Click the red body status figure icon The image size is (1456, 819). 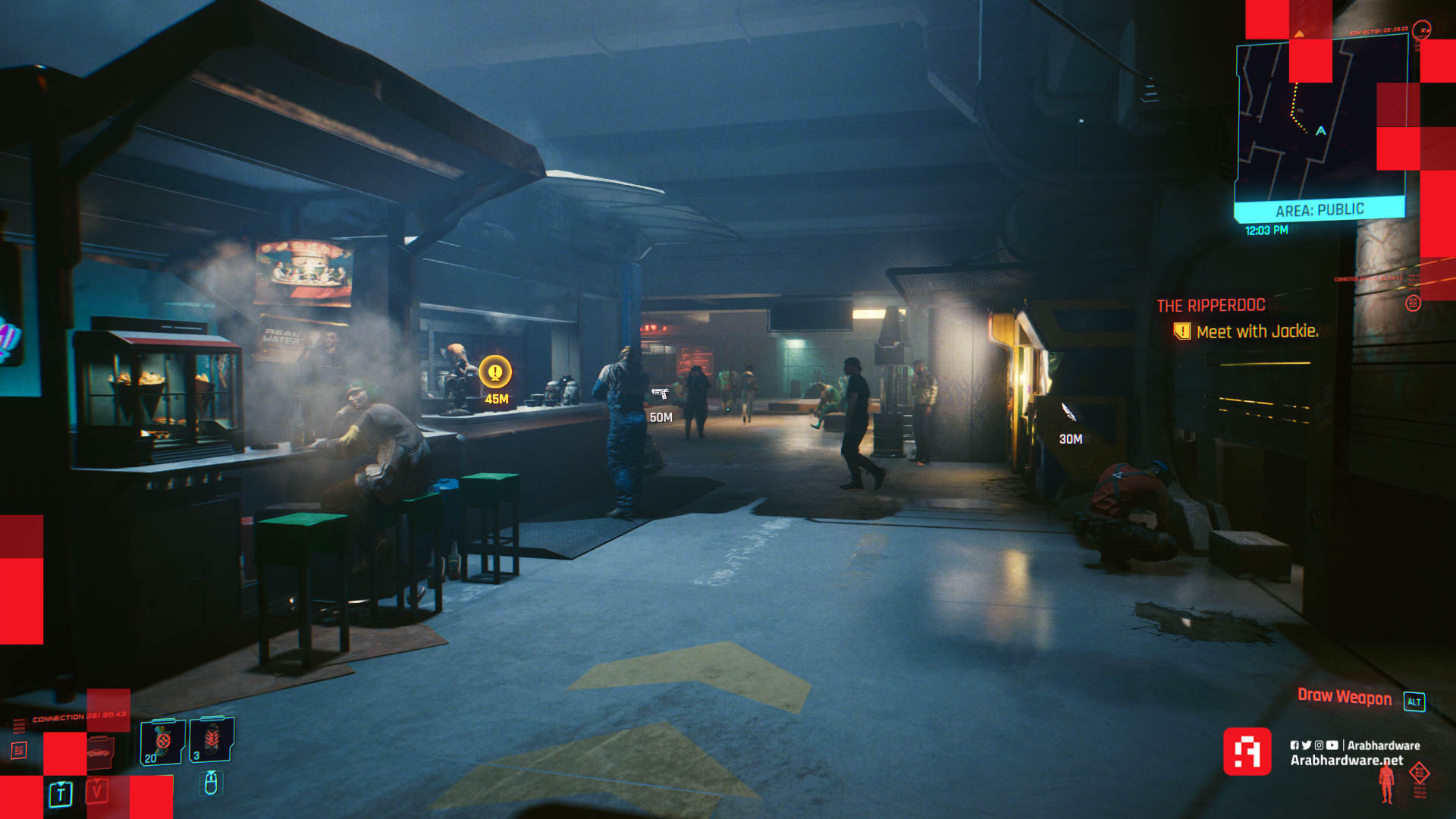click(x=1387, y=783)
